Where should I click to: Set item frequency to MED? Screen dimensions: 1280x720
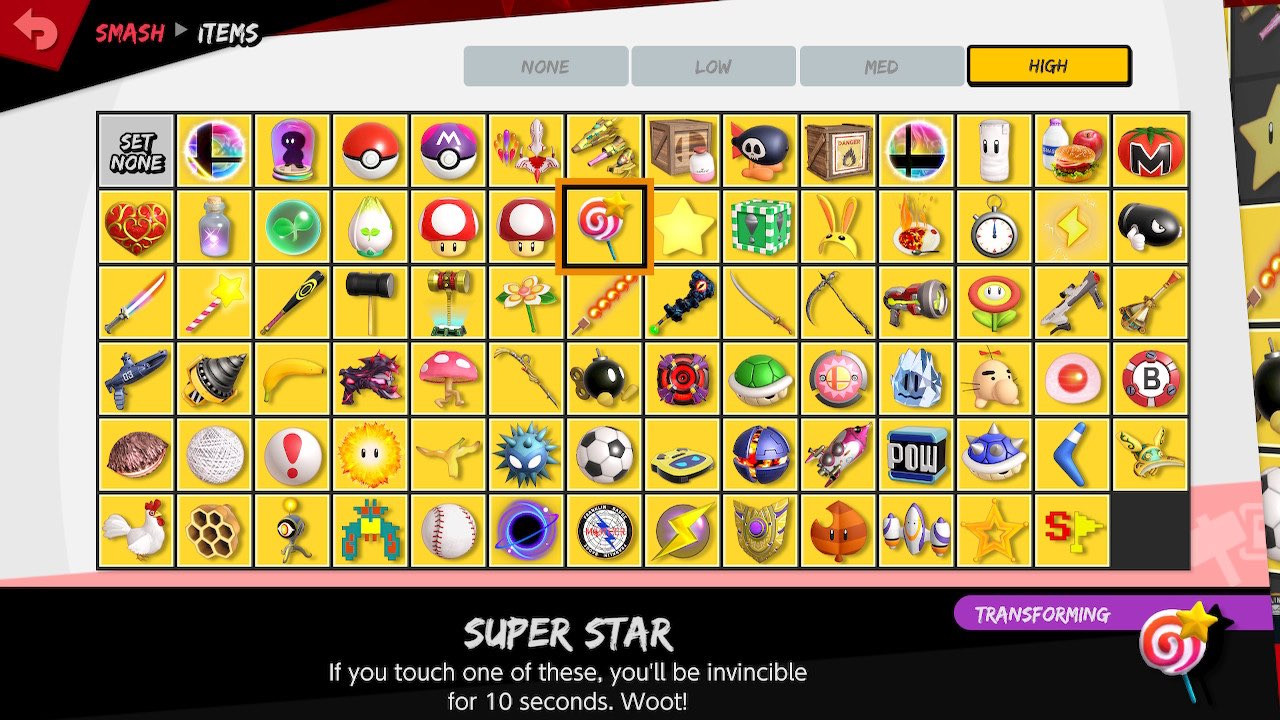point(880,66)
